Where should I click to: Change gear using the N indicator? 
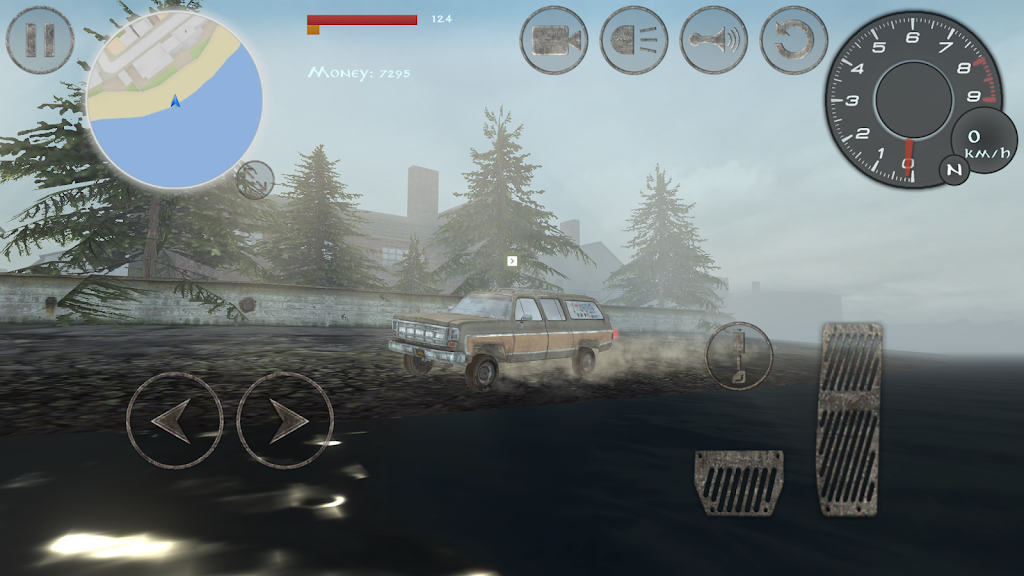[x=954, y=171]
